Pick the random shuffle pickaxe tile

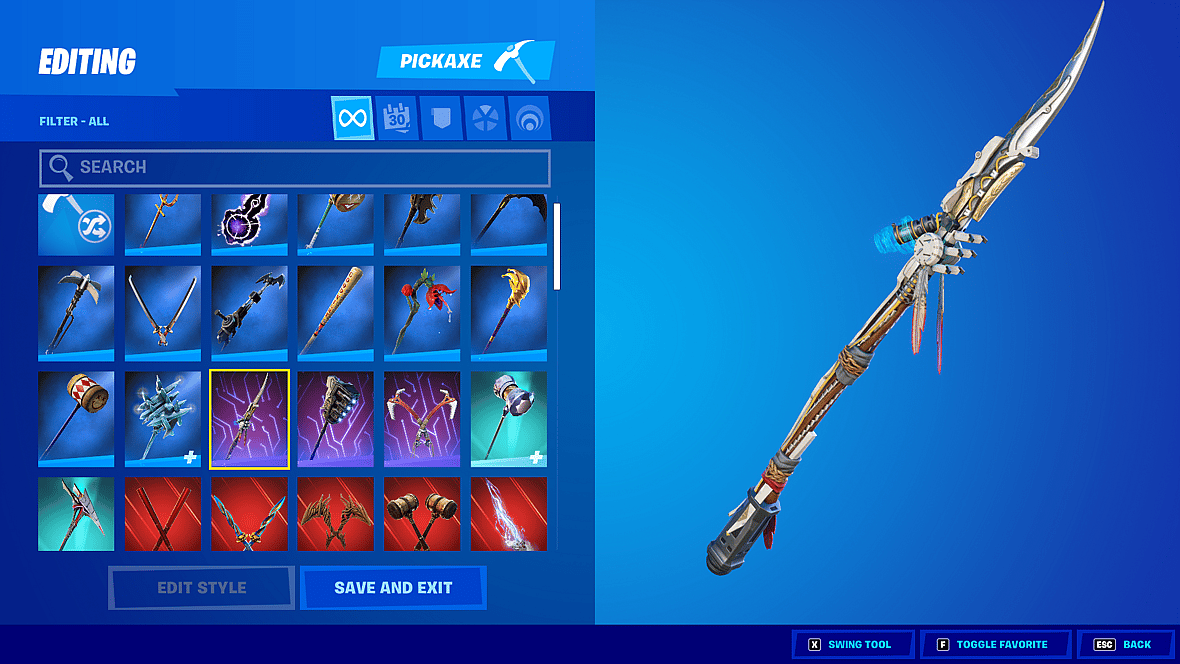point(76,225)
